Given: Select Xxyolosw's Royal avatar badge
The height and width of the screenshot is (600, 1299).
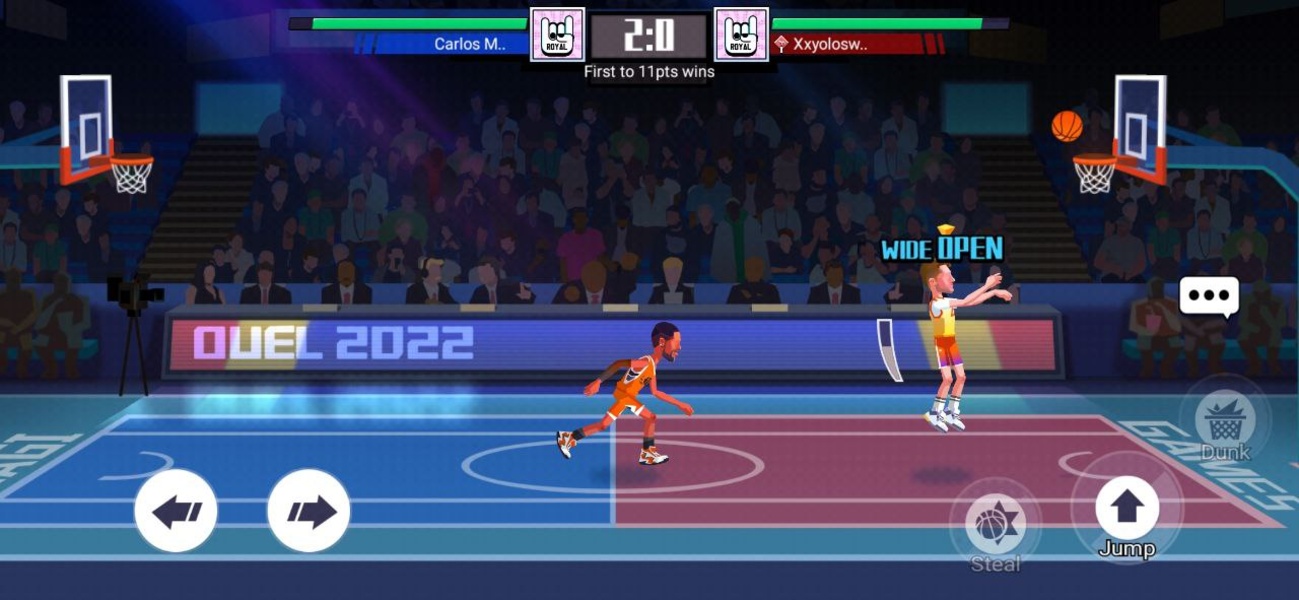Looking at the screenshot, I should [741, 35].
